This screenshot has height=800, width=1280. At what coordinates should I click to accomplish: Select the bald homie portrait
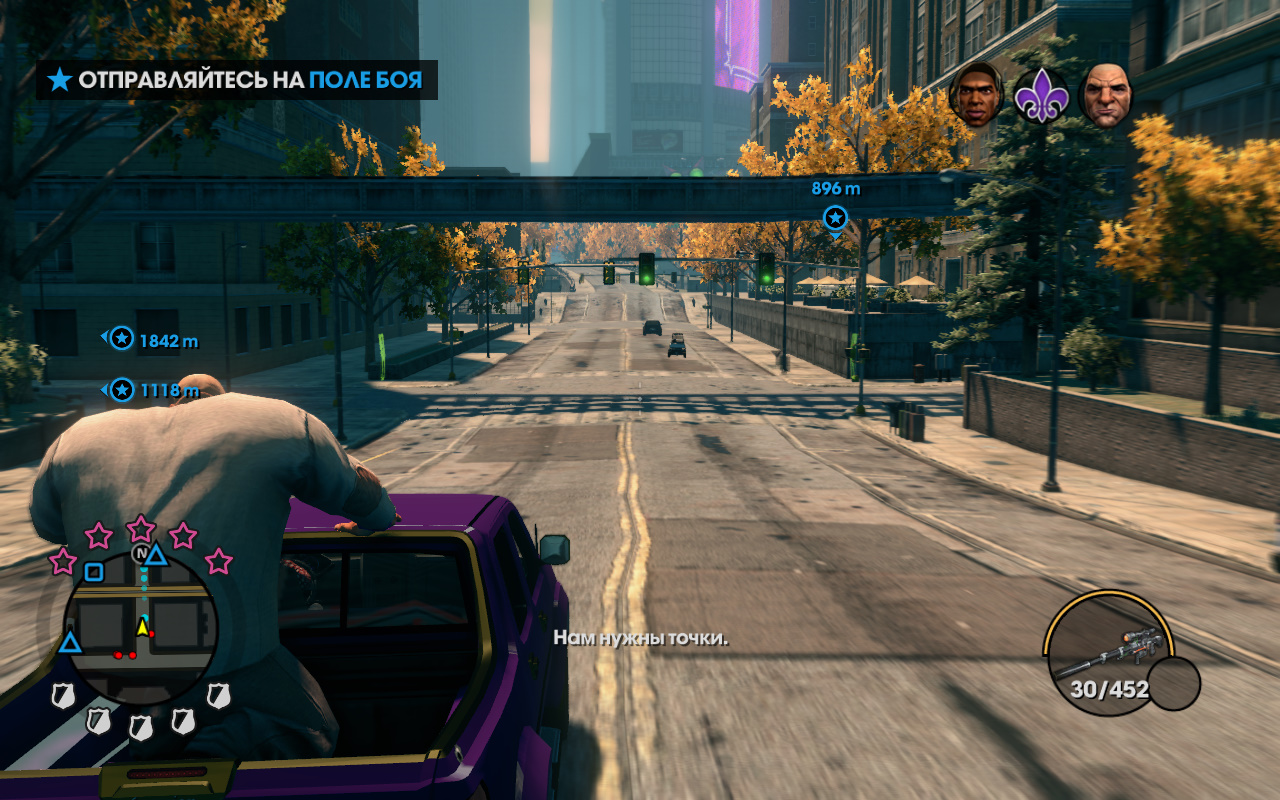pyautogui.click(x=1107, y=96)
